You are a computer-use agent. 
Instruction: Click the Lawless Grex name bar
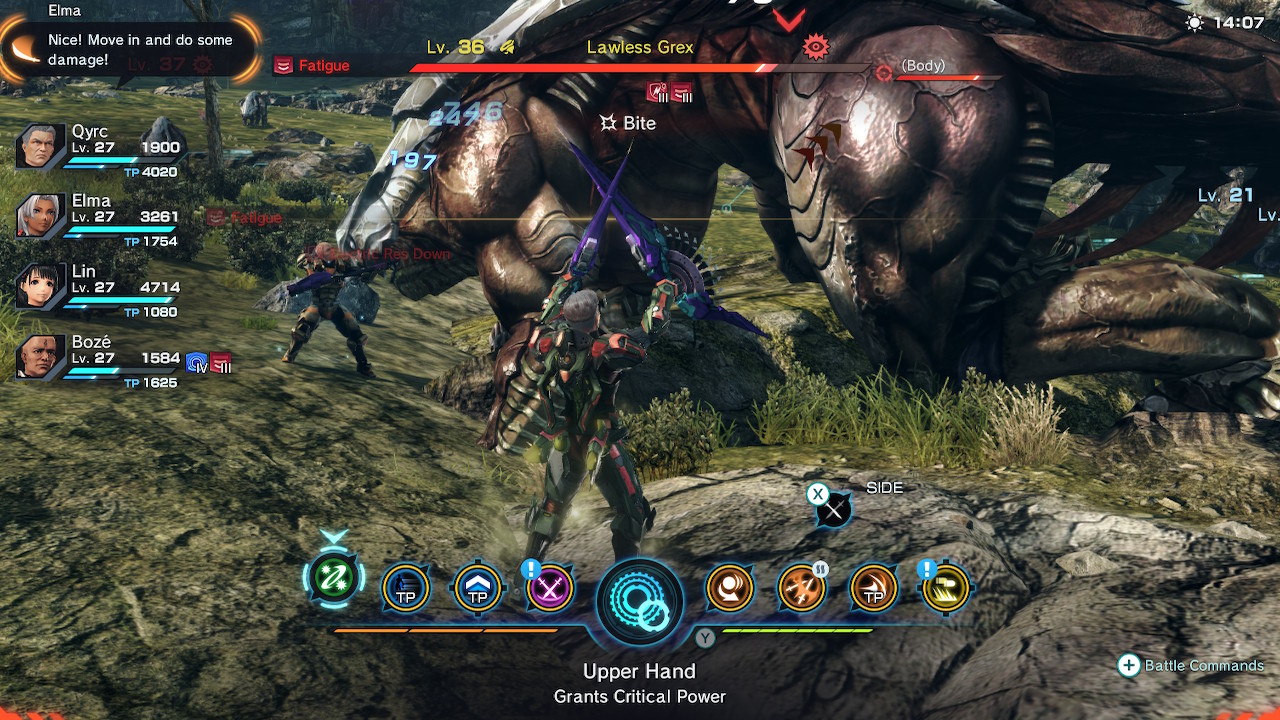click(x=640, y=48)
